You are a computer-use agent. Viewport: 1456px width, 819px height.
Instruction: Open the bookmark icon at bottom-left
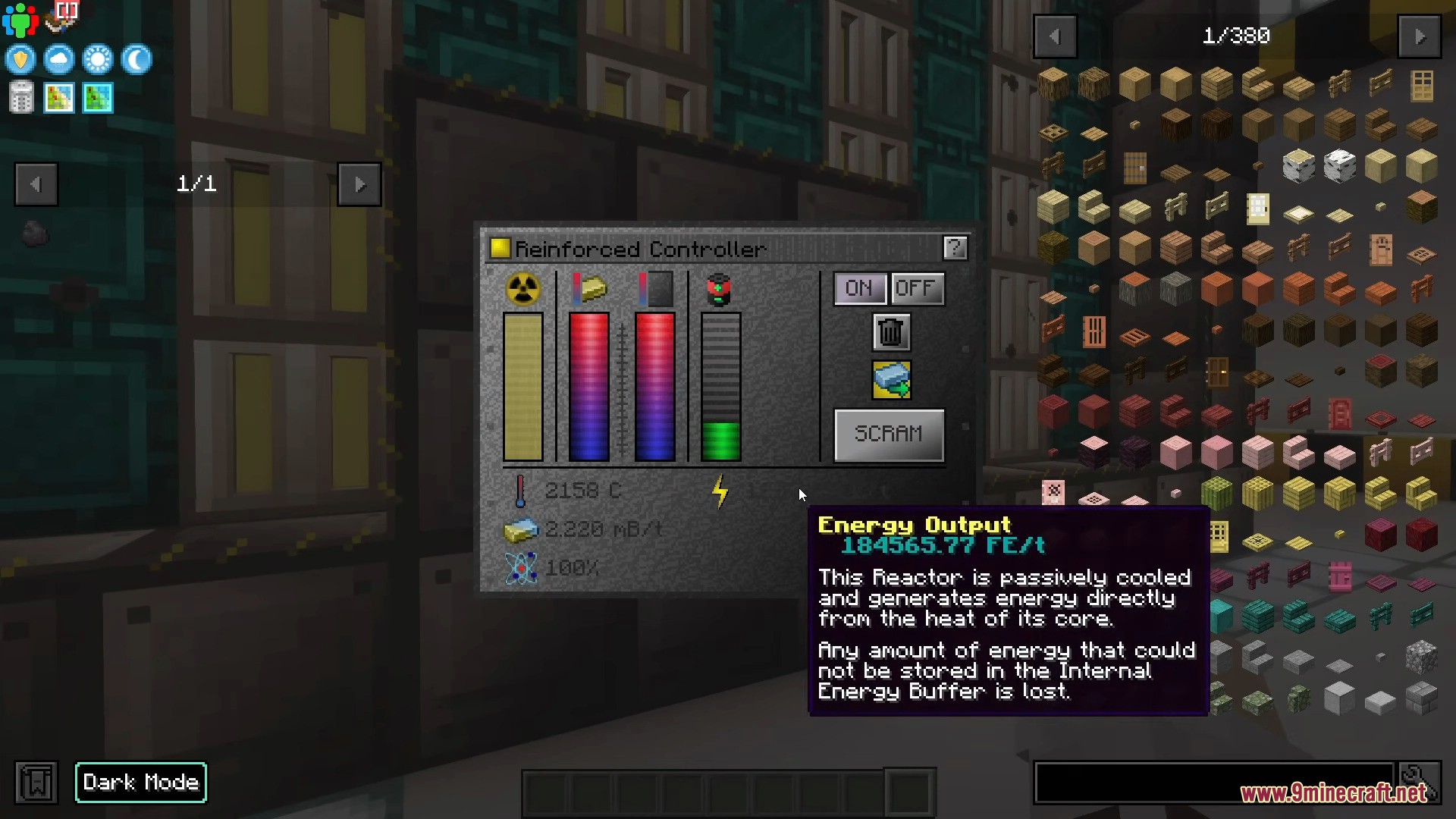(36, 782)
